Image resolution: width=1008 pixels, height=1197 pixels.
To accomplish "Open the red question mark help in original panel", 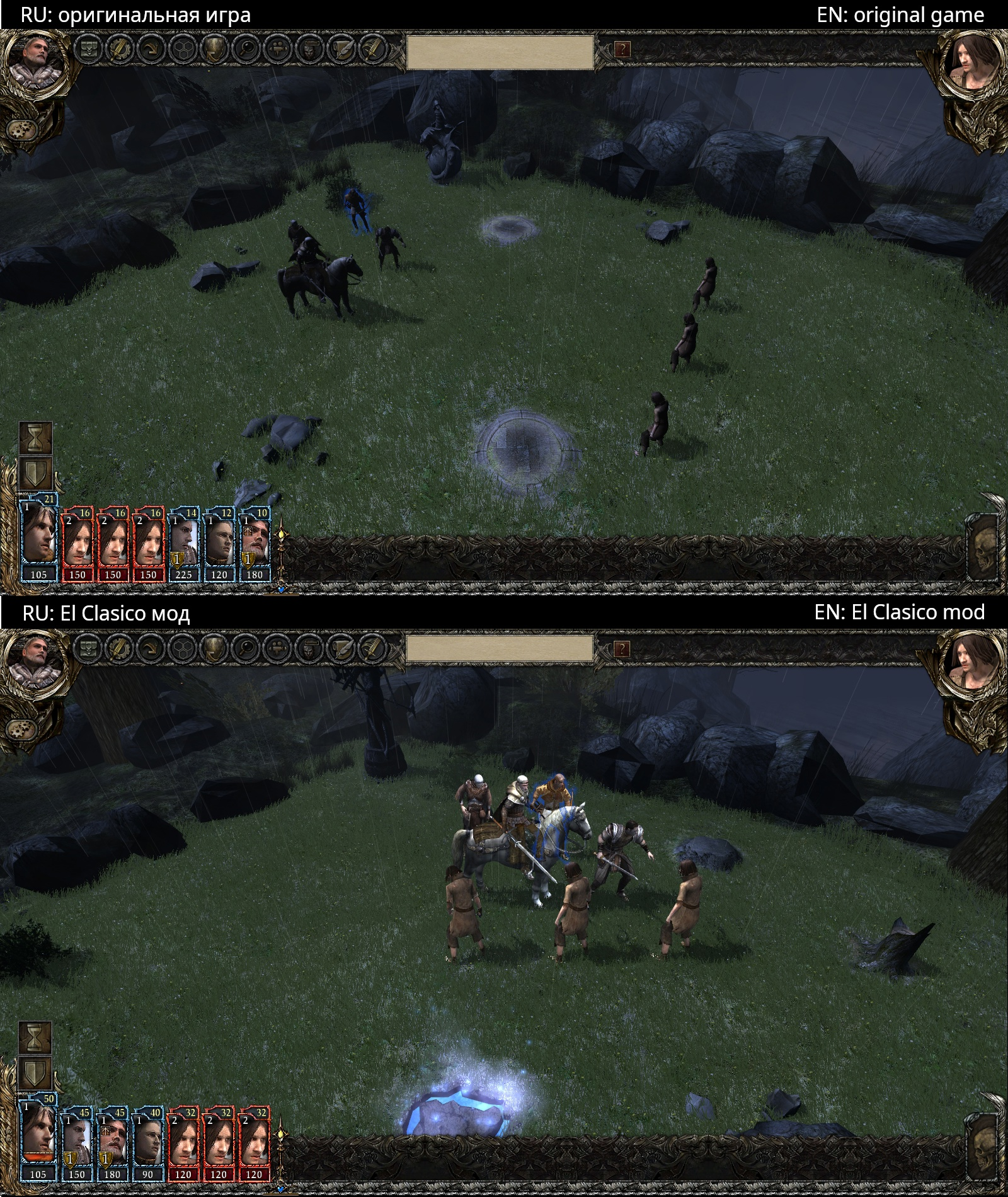I will pyautogui.click(x=622, y=49).
